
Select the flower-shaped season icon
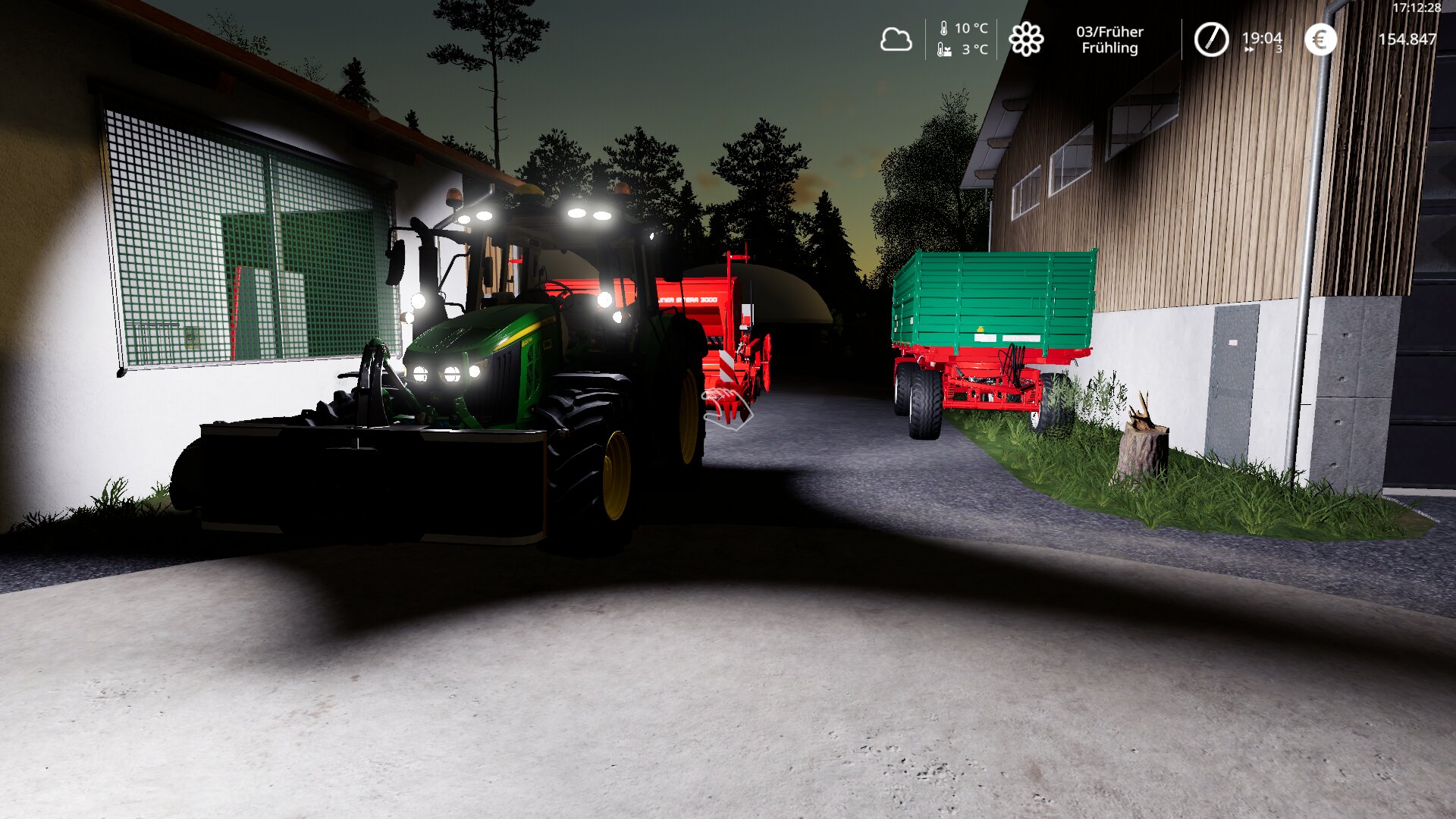[x=1026, y=39]
